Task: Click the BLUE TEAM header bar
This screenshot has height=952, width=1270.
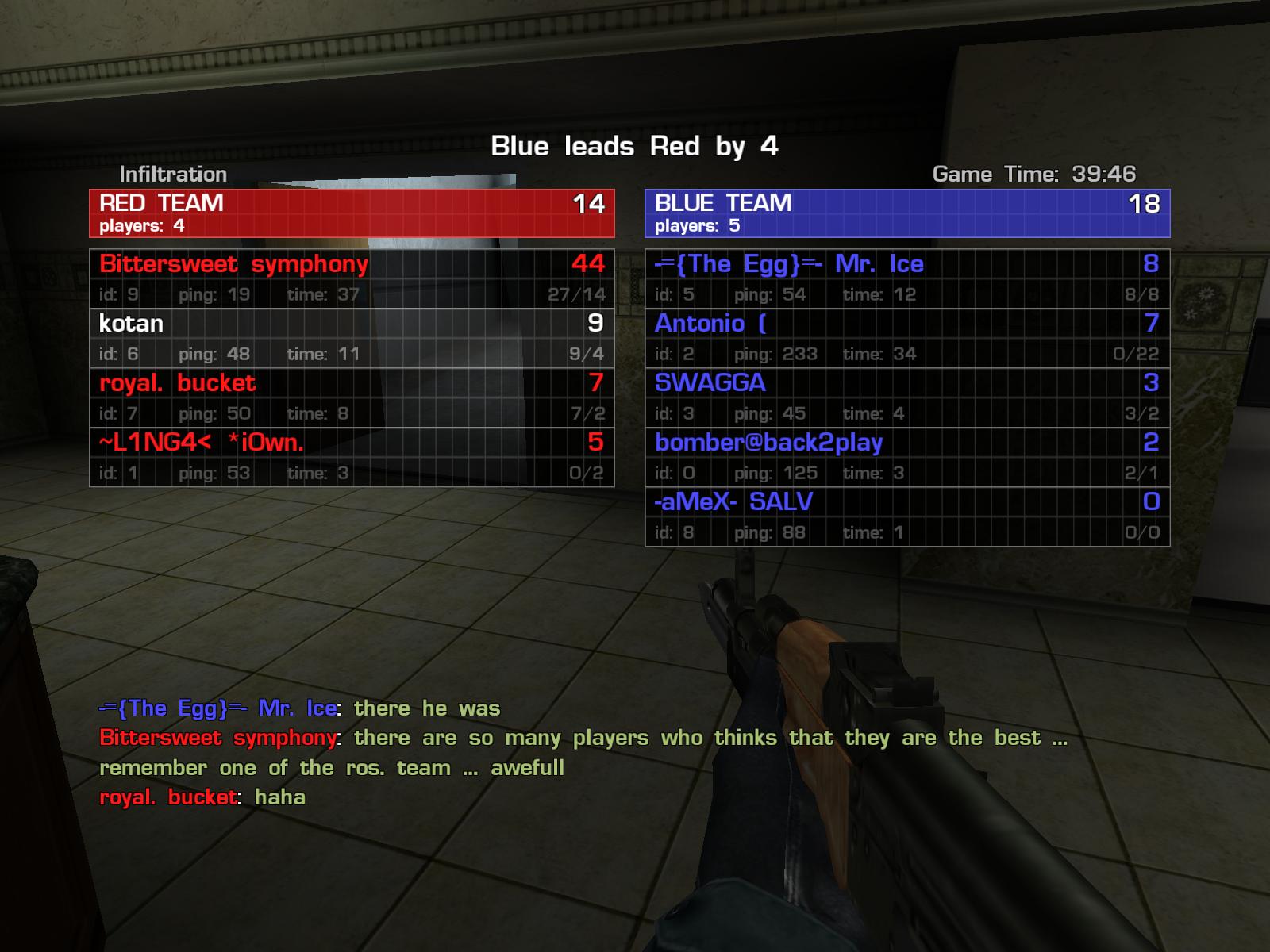Action: pos(907,213)
